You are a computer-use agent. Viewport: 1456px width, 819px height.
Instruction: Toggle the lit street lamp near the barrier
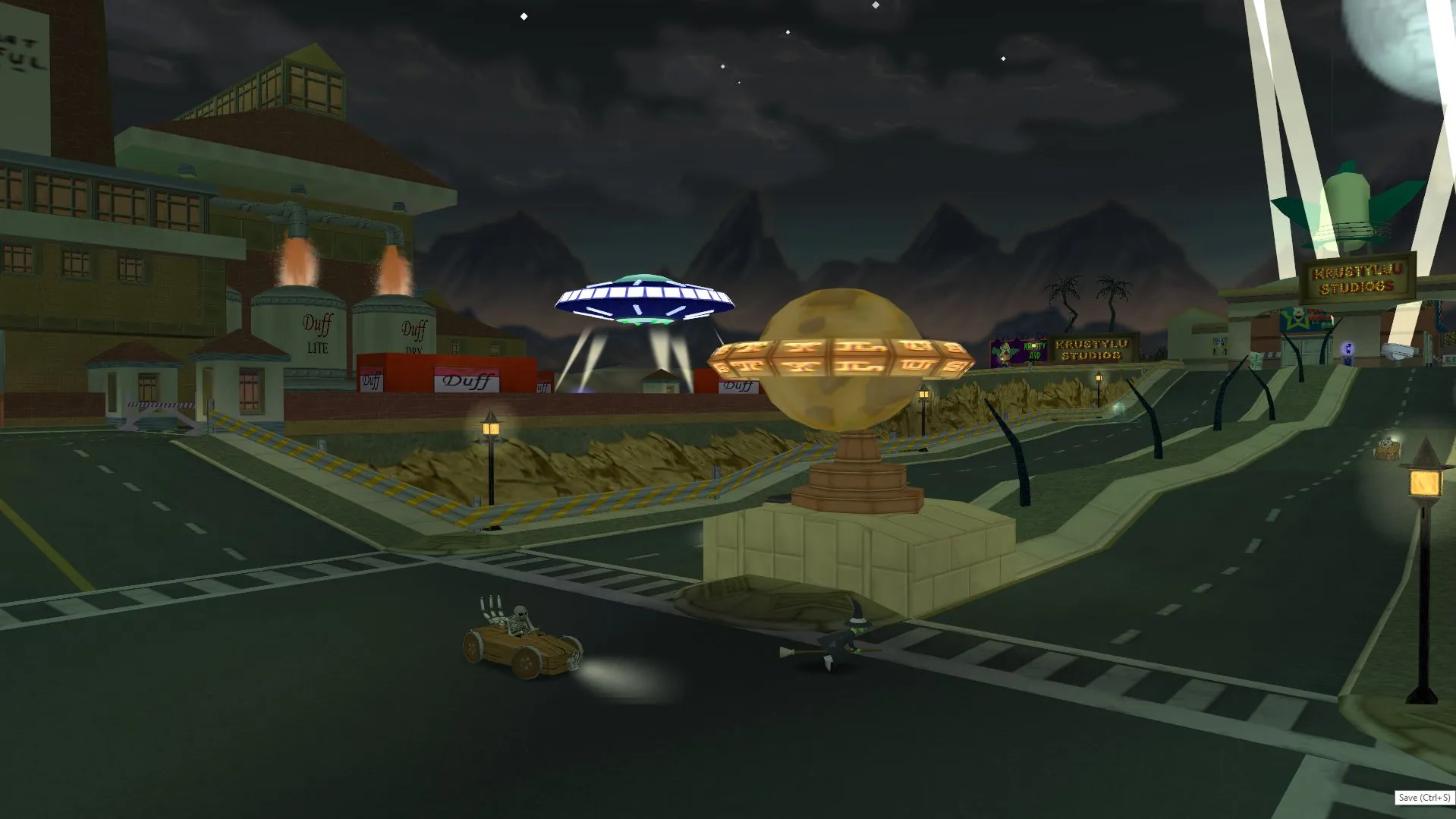[x=490, y=431]
